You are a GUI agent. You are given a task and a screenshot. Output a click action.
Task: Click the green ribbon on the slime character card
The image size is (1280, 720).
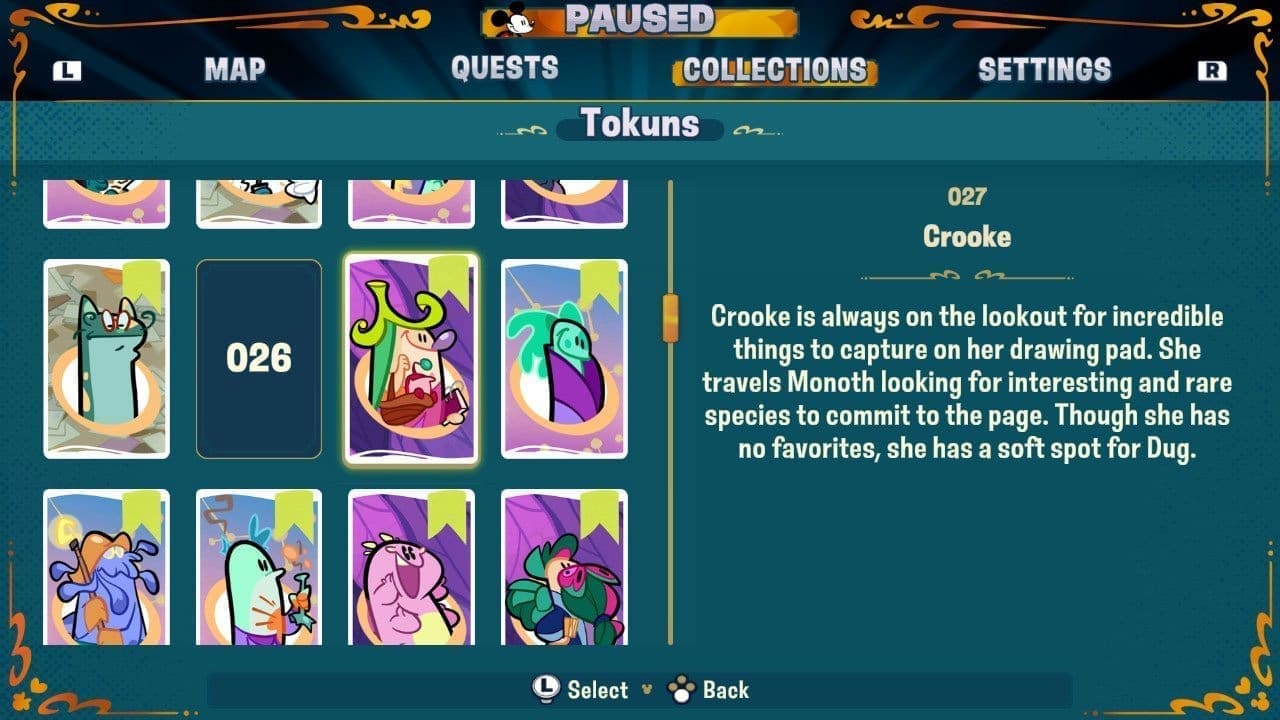click(599, 278)
